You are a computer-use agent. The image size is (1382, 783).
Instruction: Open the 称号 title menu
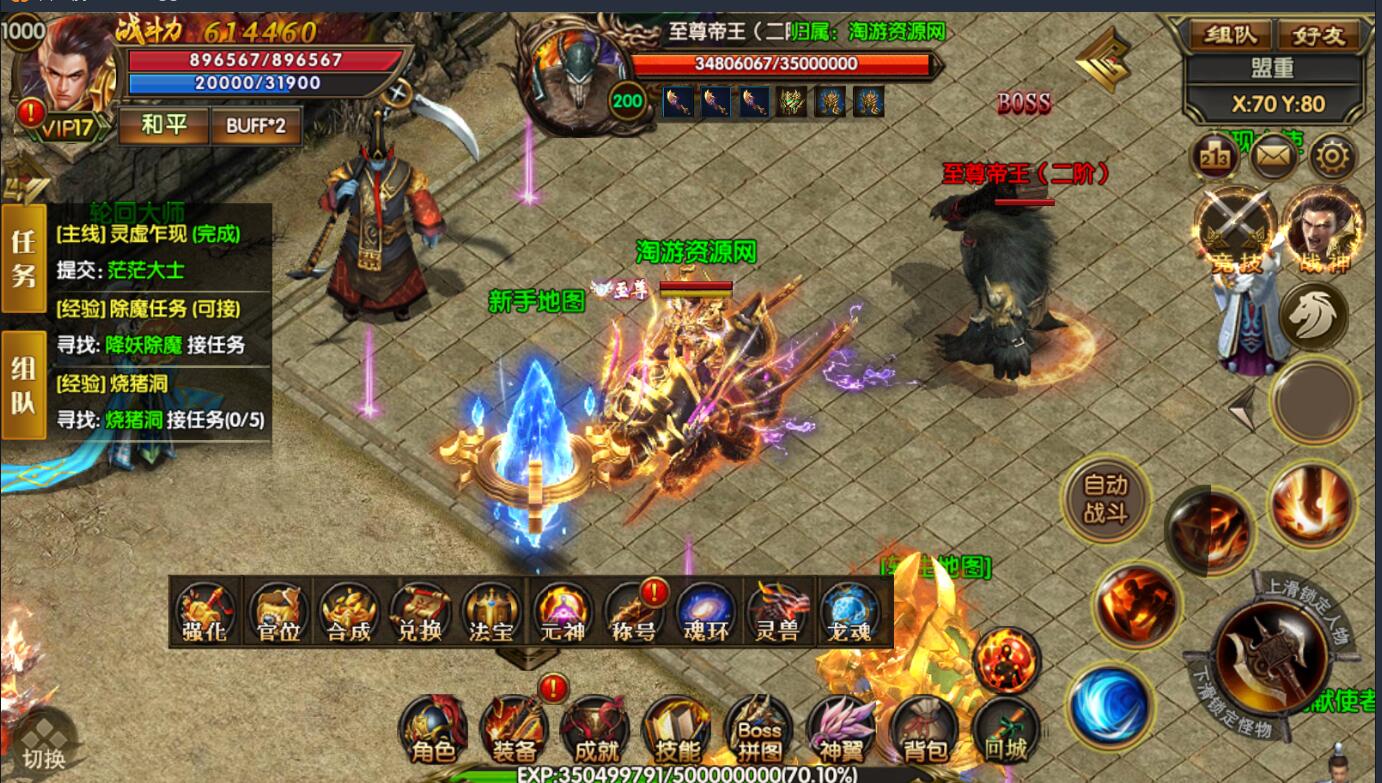coord(636,612)
